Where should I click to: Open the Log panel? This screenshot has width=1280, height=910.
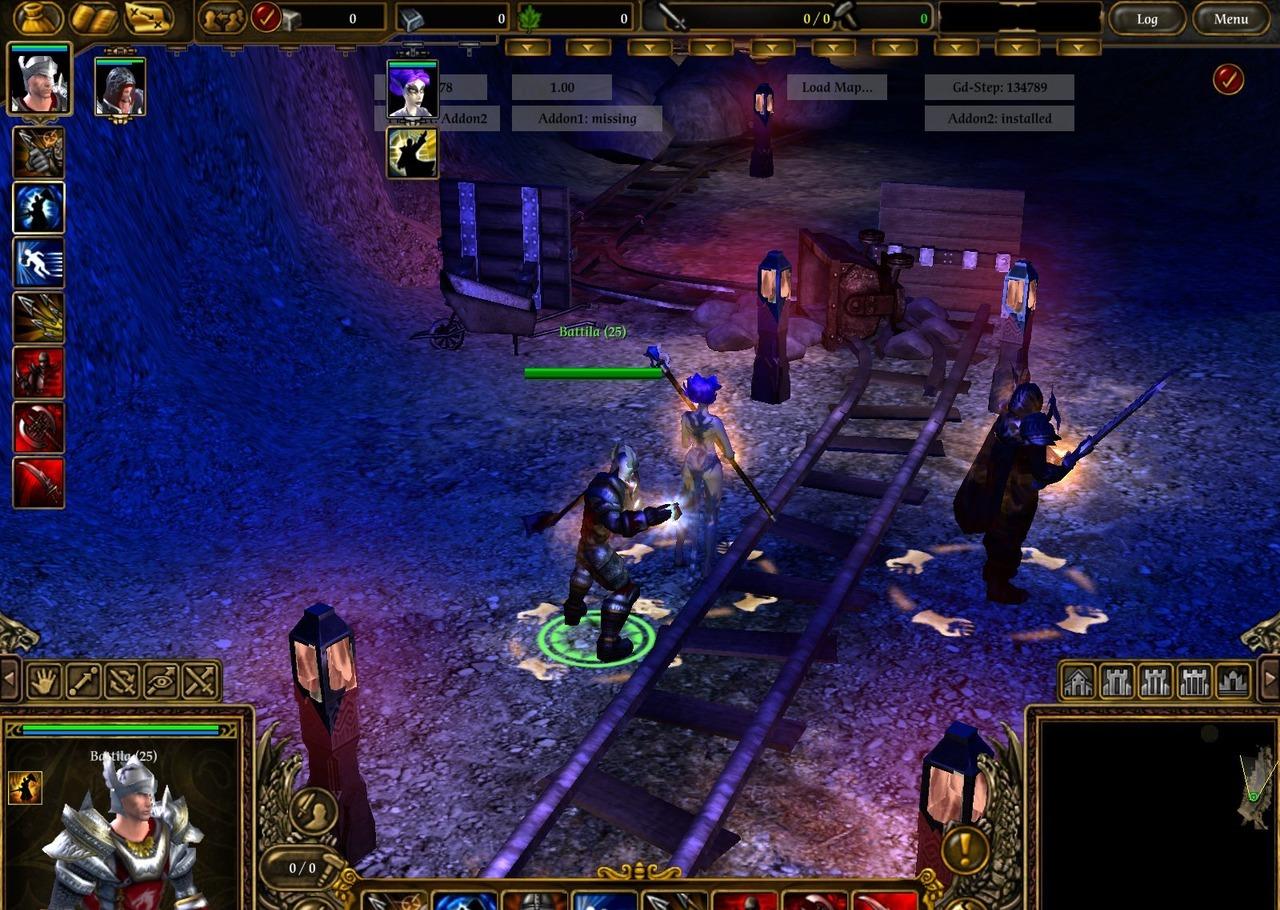1147,19
